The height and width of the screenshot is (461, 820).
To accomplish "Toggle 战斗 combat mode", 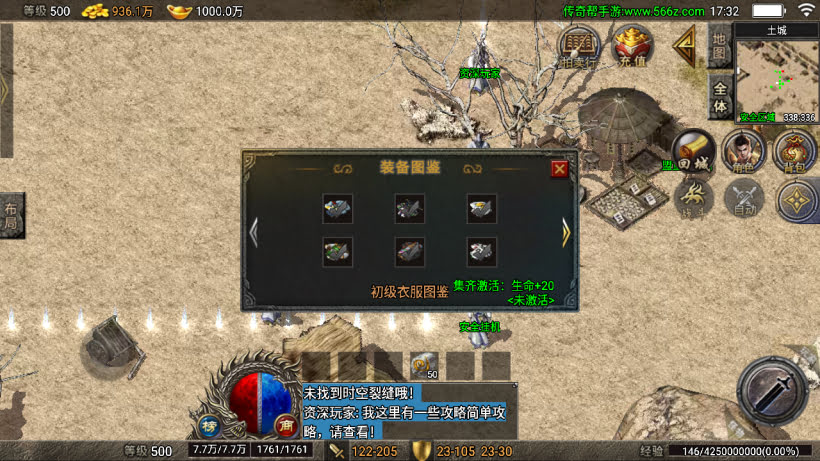I will click(x=693, y=197).
